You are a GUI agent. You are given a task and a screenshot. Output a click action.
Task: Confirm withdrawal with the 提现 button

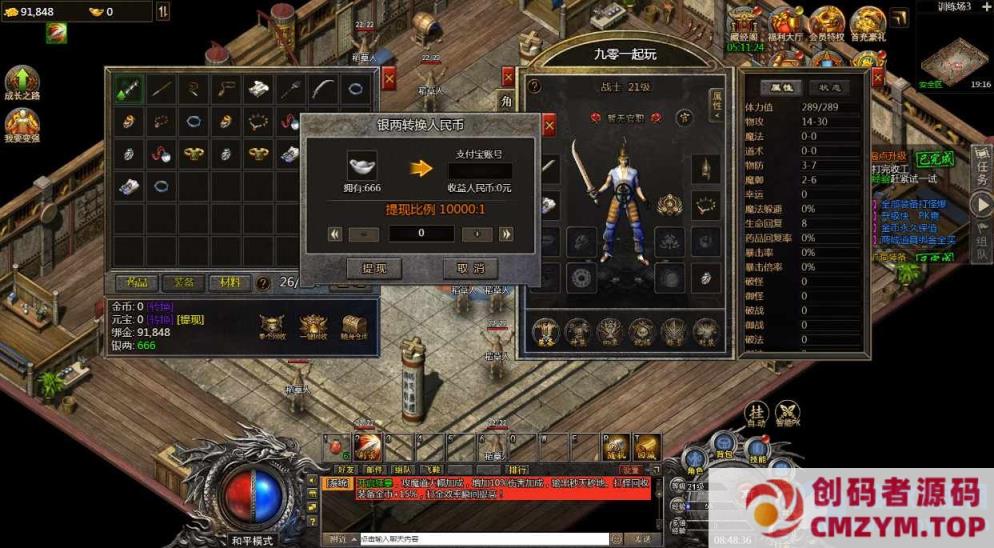coord(373,268)
